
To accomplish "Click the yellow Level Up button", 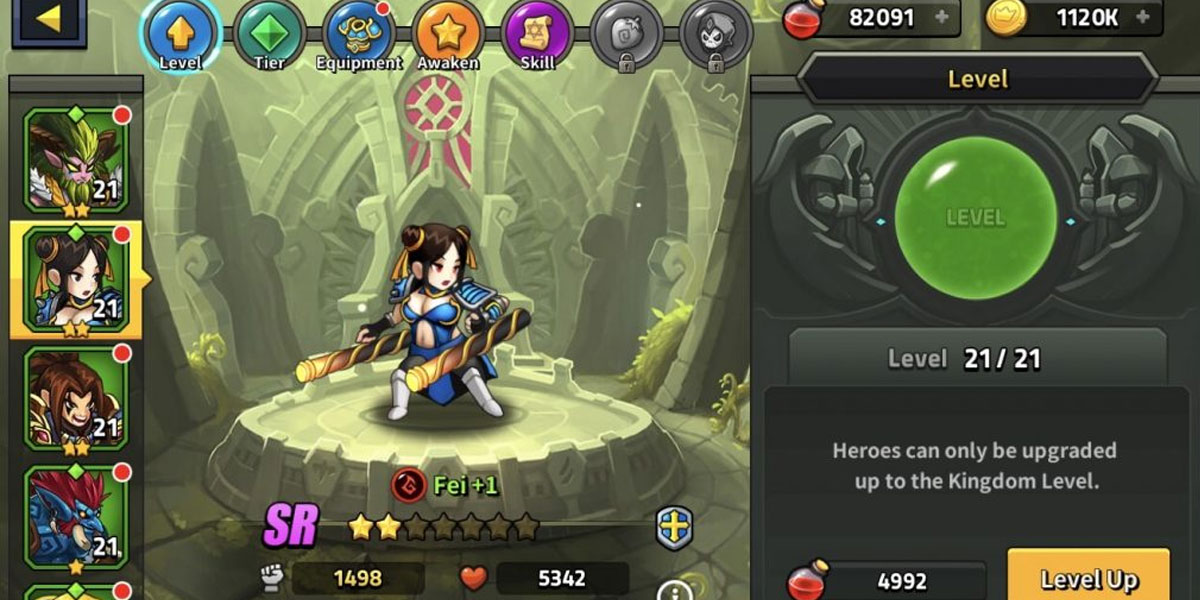I will pos(1088,579).
